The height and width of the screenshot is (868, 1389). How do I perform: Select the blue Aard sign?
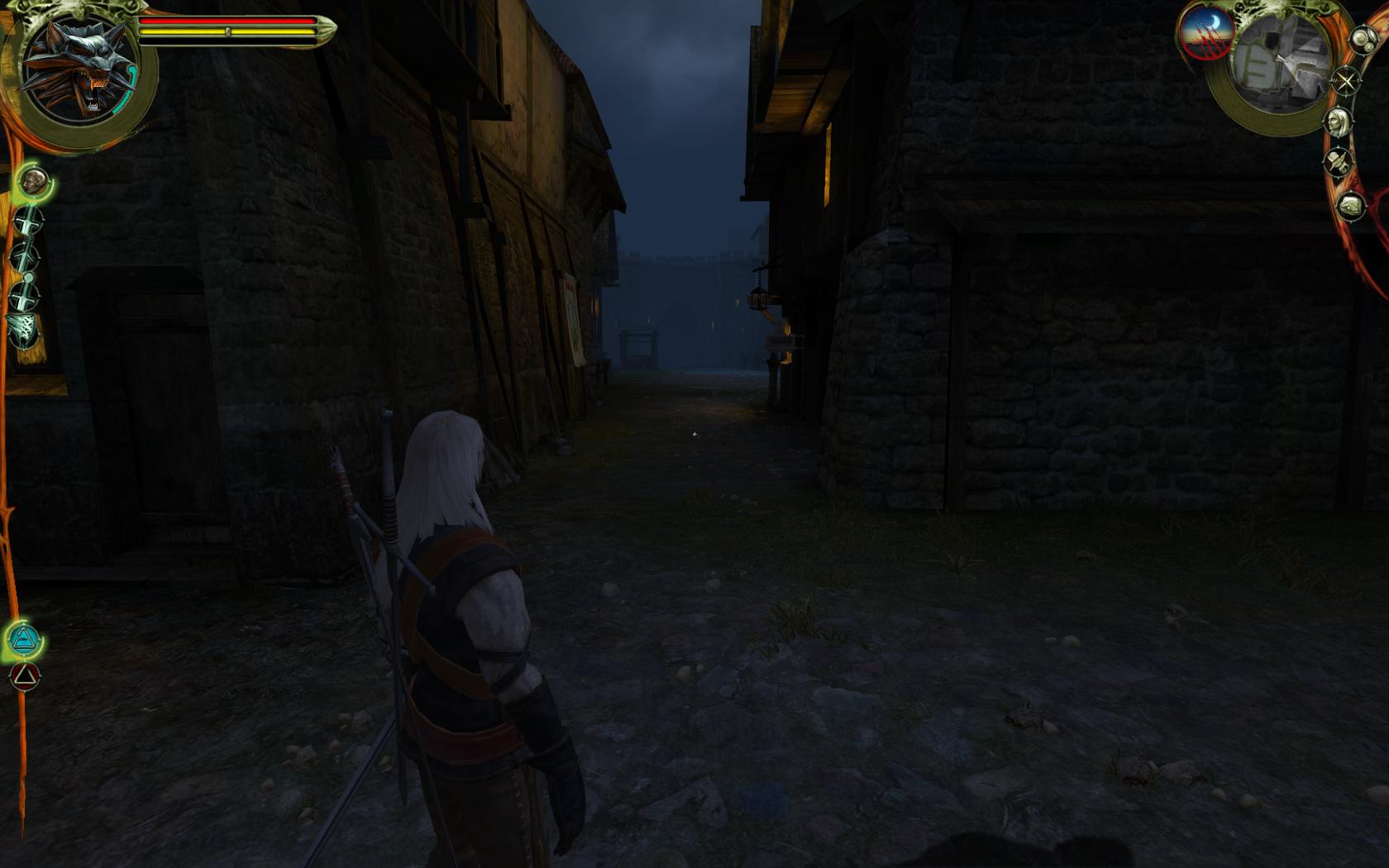24,638
